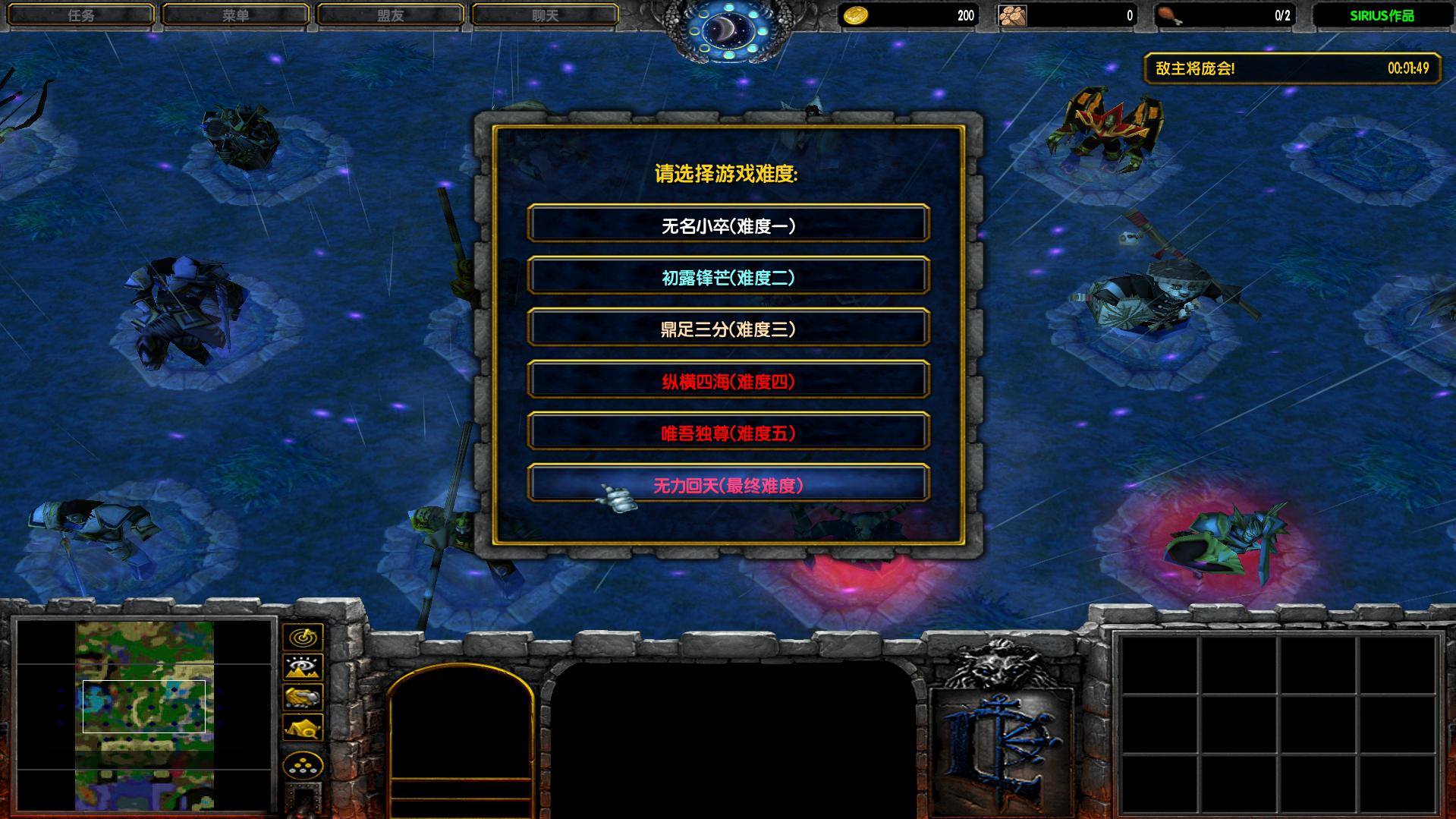
Task: Click the formation movement circle icon
Action: 303,765
